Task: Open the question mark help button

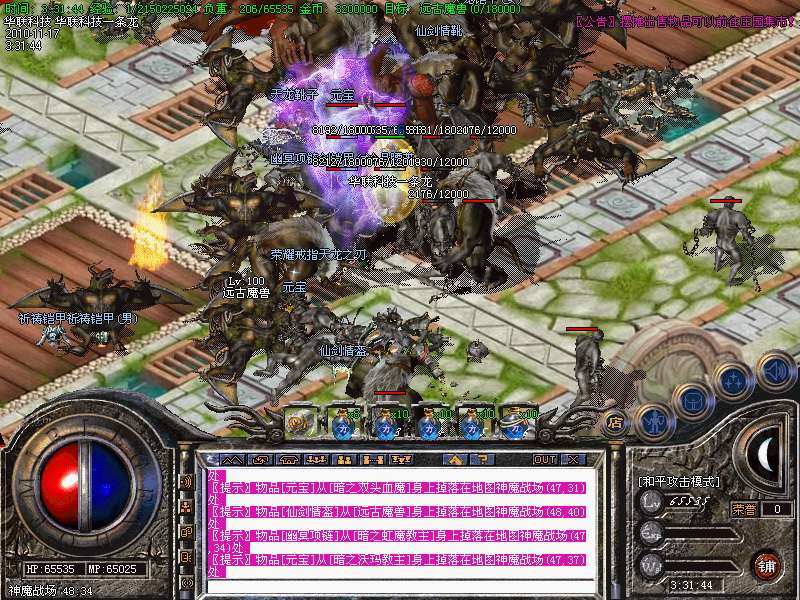Action: pyautogui.click(x=482, y=459)
